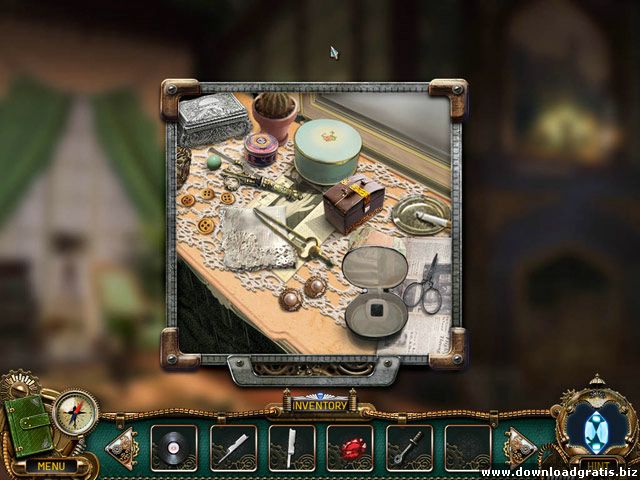Click the Inventory label plate
The image size is (640, 480).
319,405
